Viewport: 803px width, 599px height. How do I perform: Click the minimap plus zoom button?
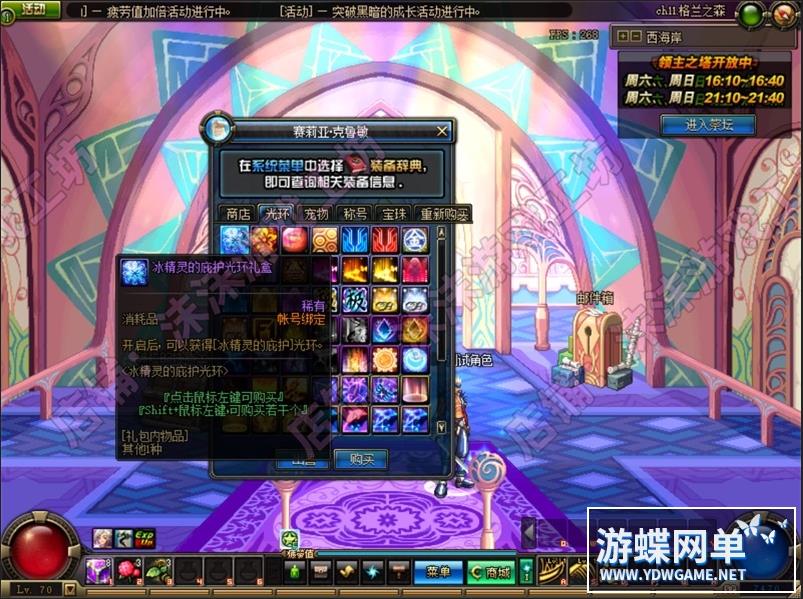click(x=624, y=36)
